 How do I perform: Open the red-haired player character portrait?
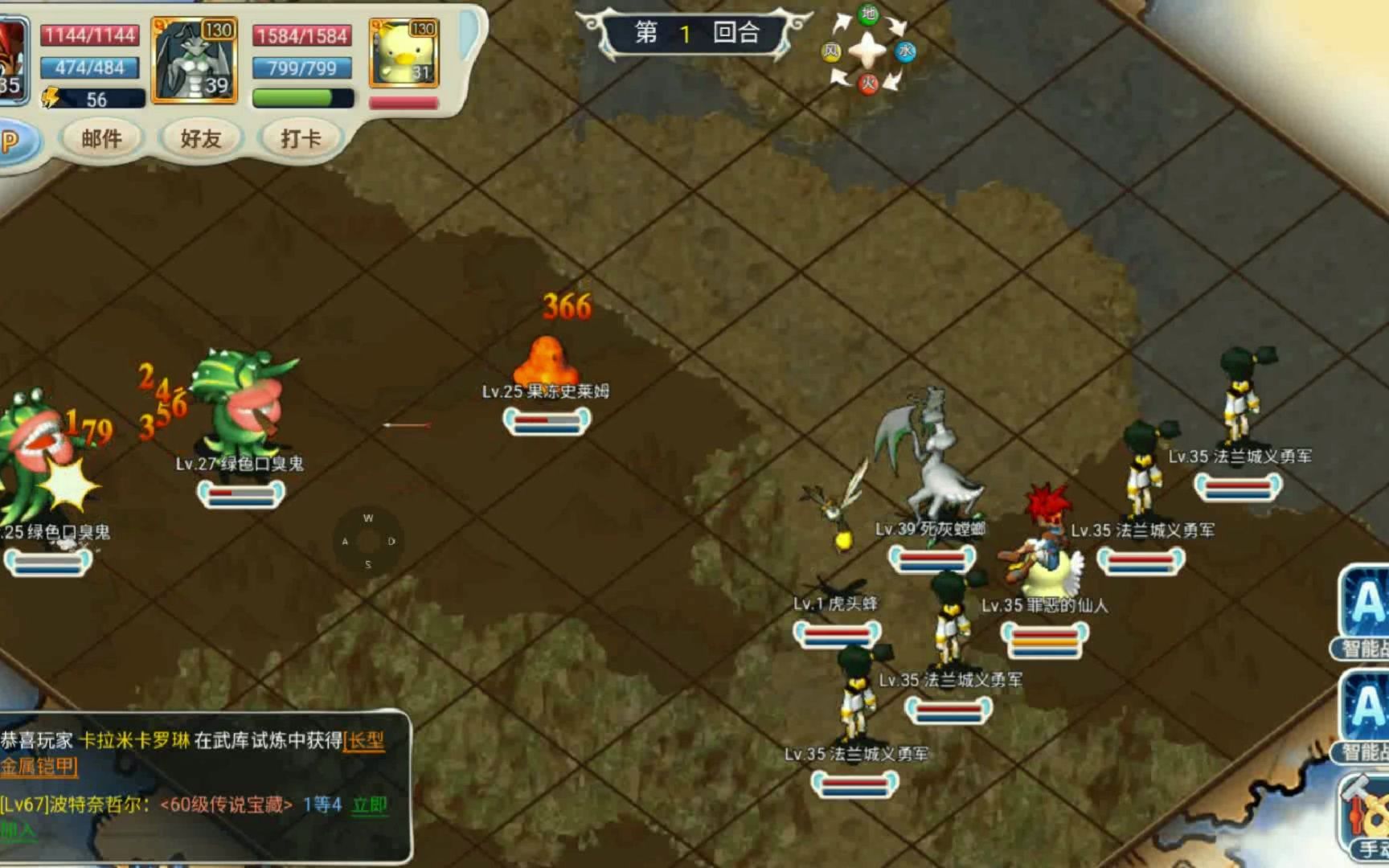click(11, 60)
